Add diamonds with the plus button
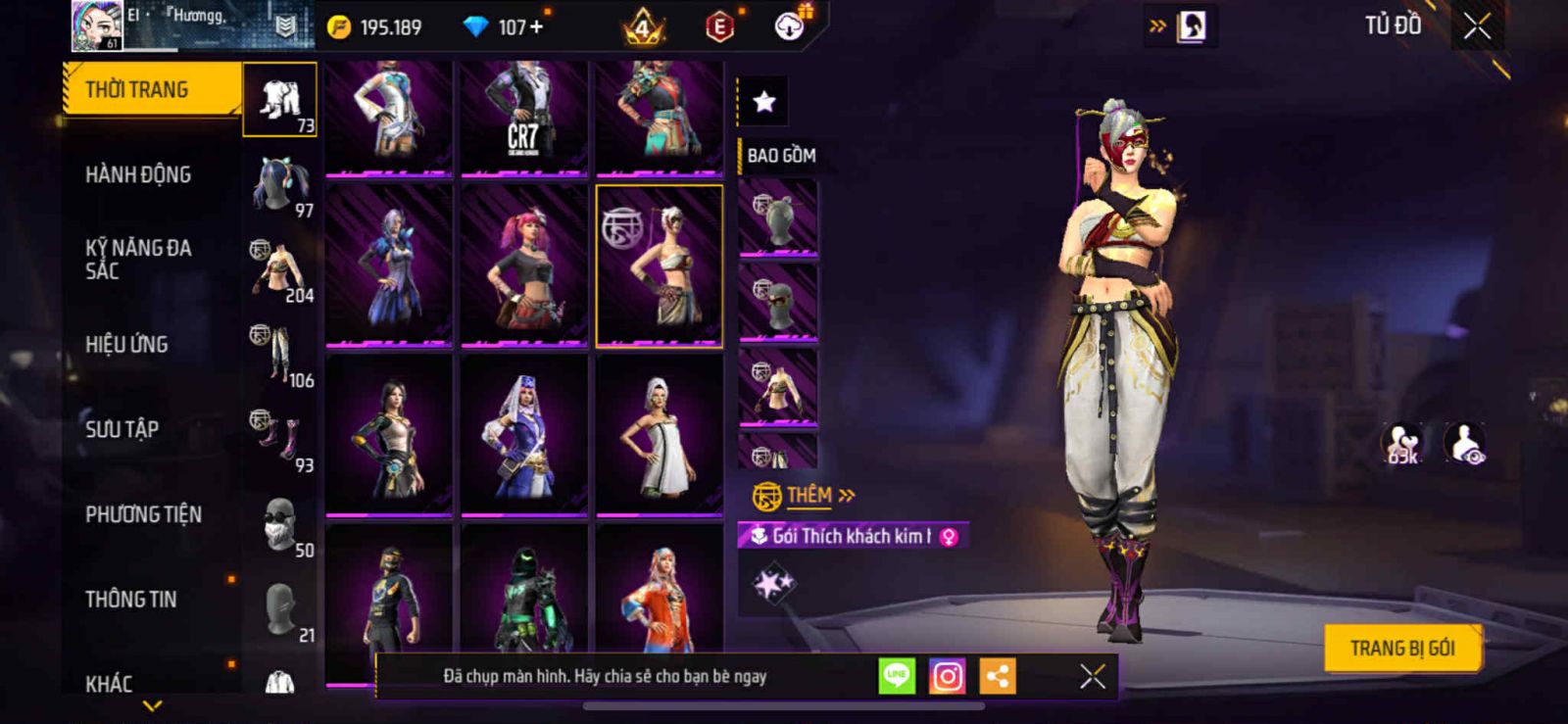 pos(536,27)
